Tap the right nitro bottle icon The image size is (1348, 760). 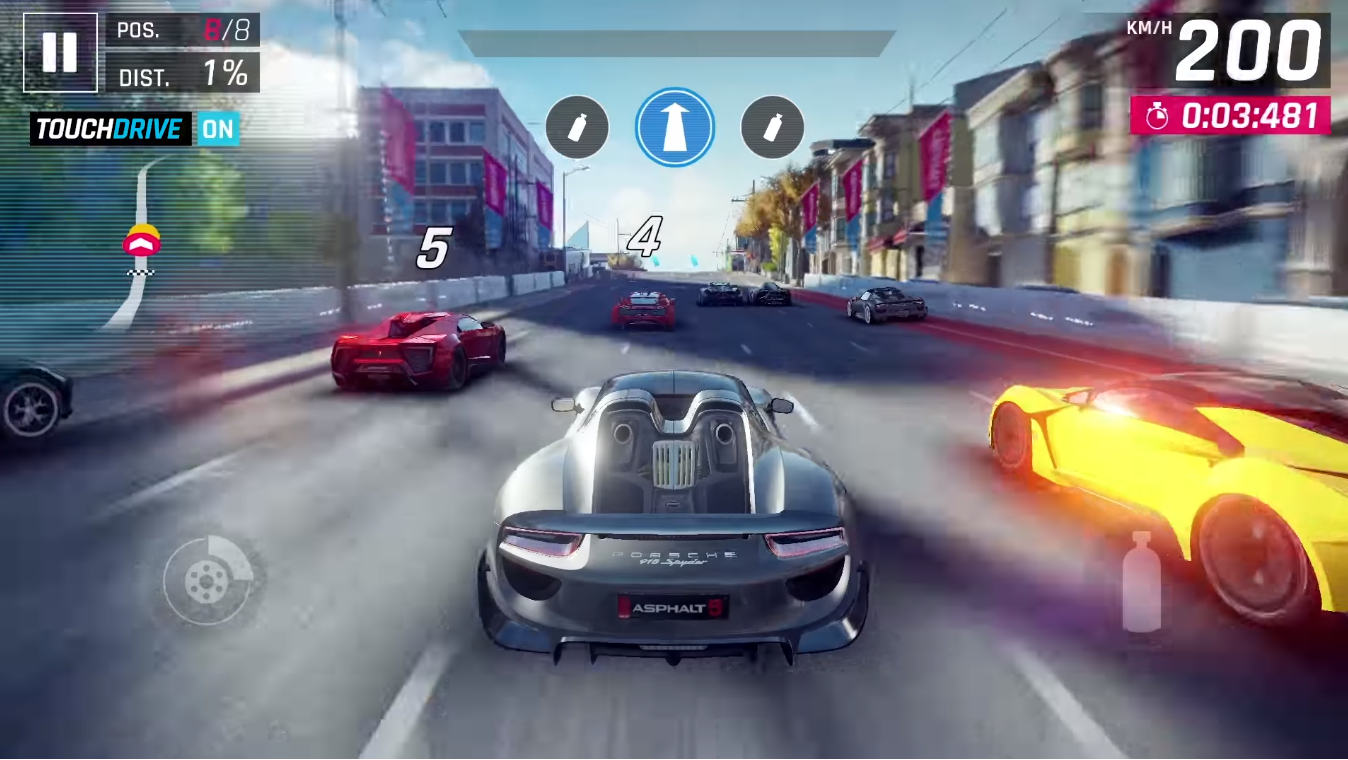[771, 128]
